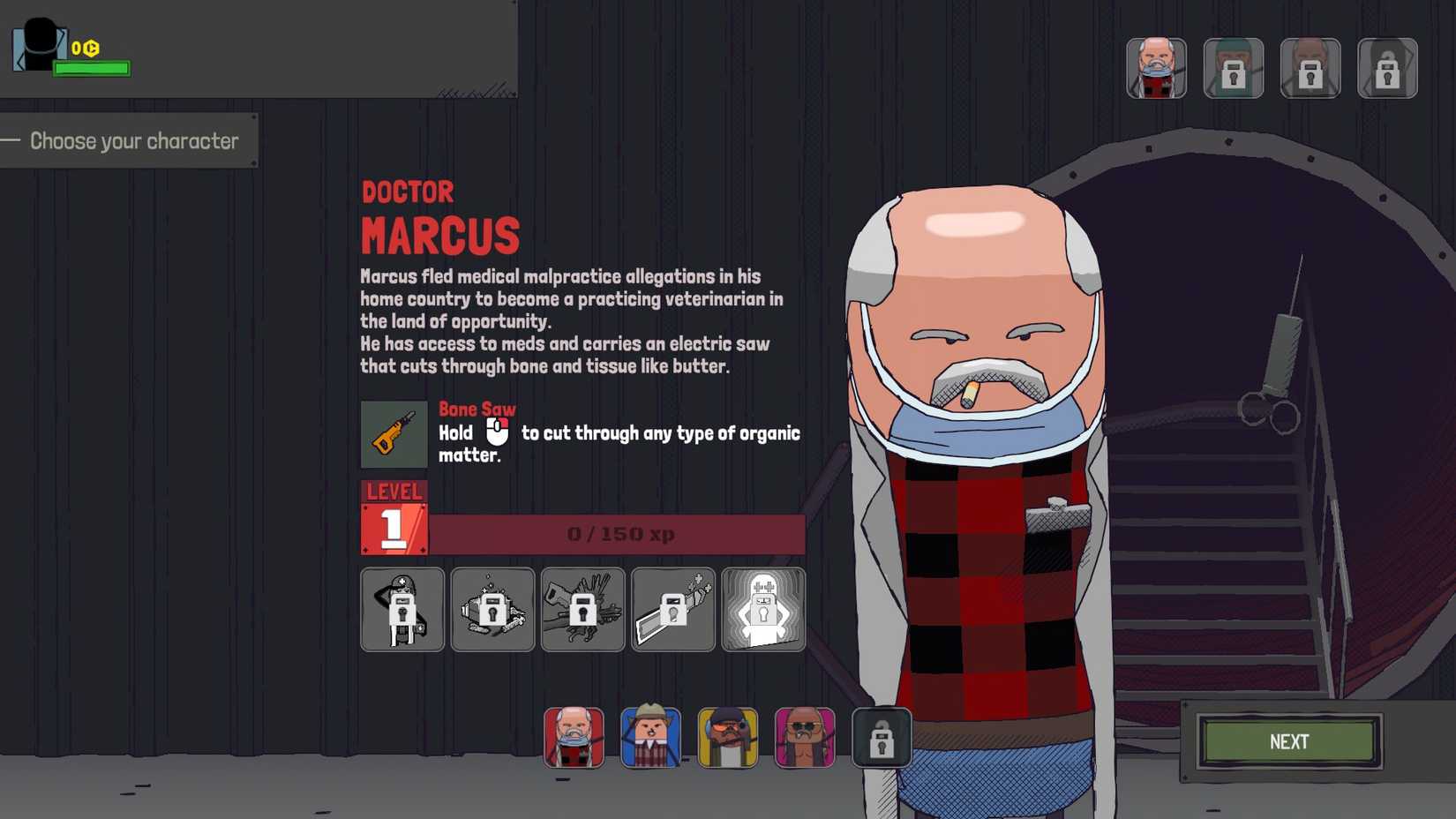The height and width of the screenshot is (819, 1456).
Task: Select Marcus's squad slot in the top-right row
Action: [1157, 68]
